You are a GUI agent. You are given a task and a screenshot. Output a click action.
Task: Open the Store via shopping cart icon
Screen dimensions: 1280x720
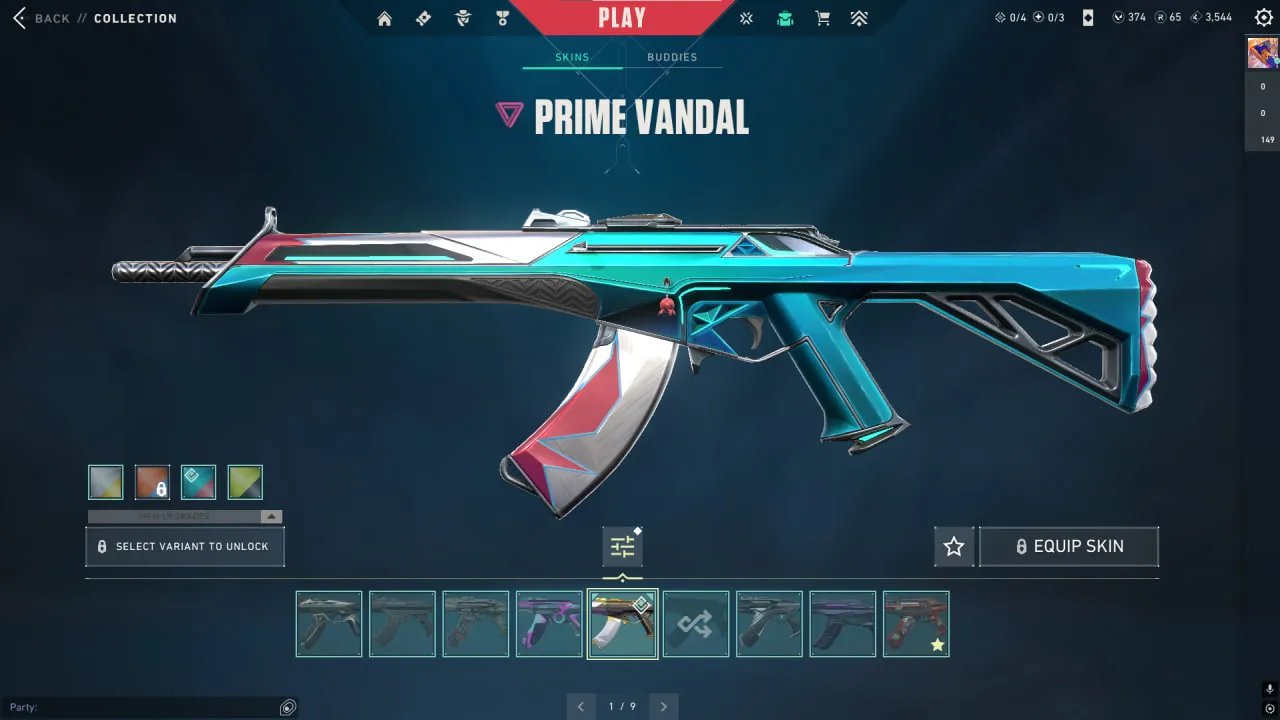(822, 17)
